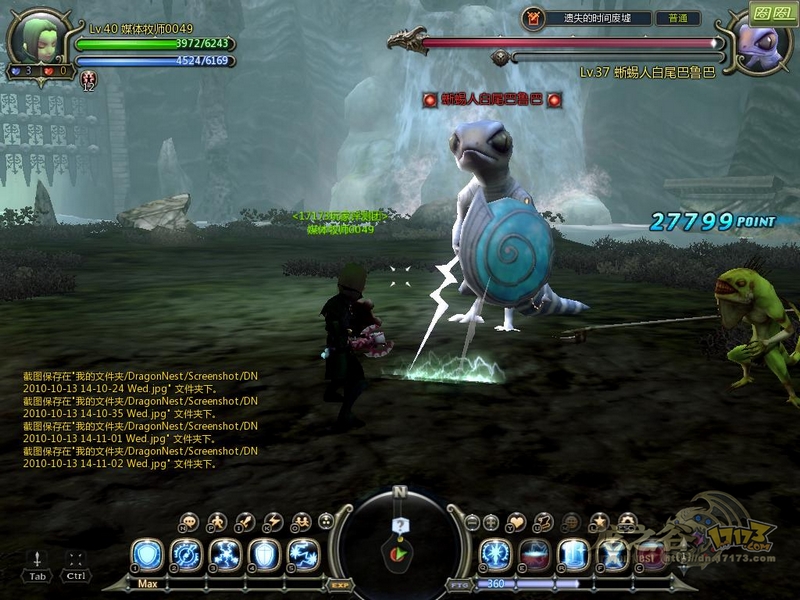Viewport: 800px width, 600px height.
Task: Open the character info figure icon
Action: 217,521
